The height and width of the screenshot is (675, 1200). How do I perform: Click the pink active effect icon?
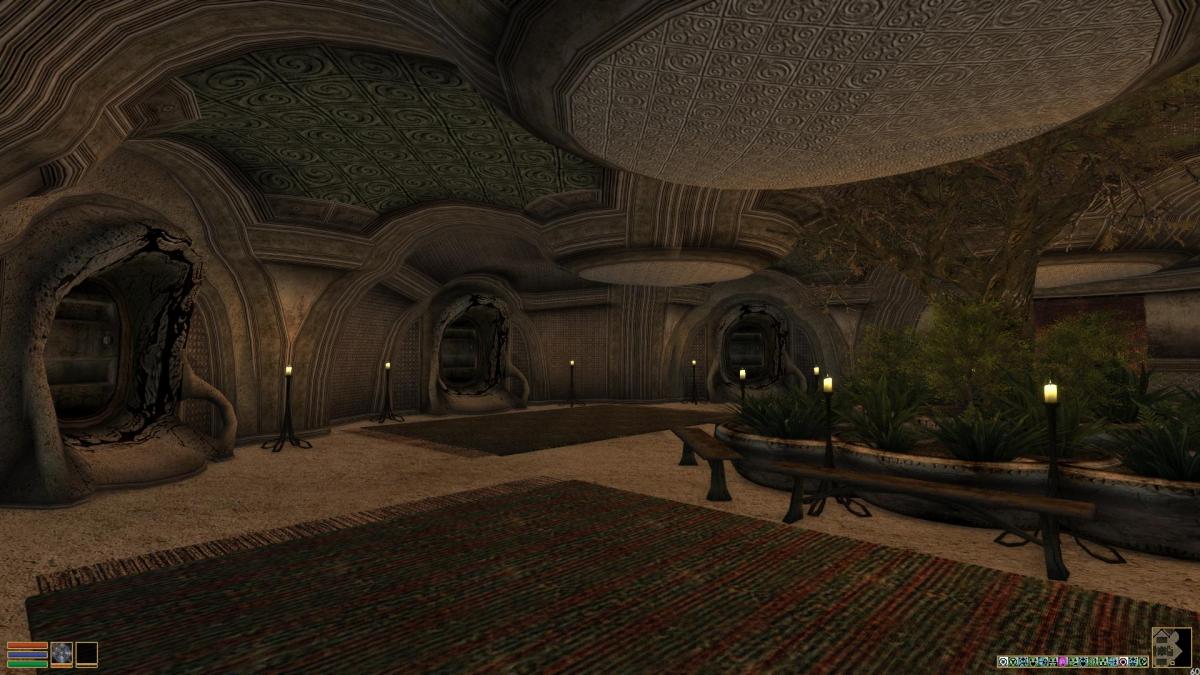pos(1062,661)
